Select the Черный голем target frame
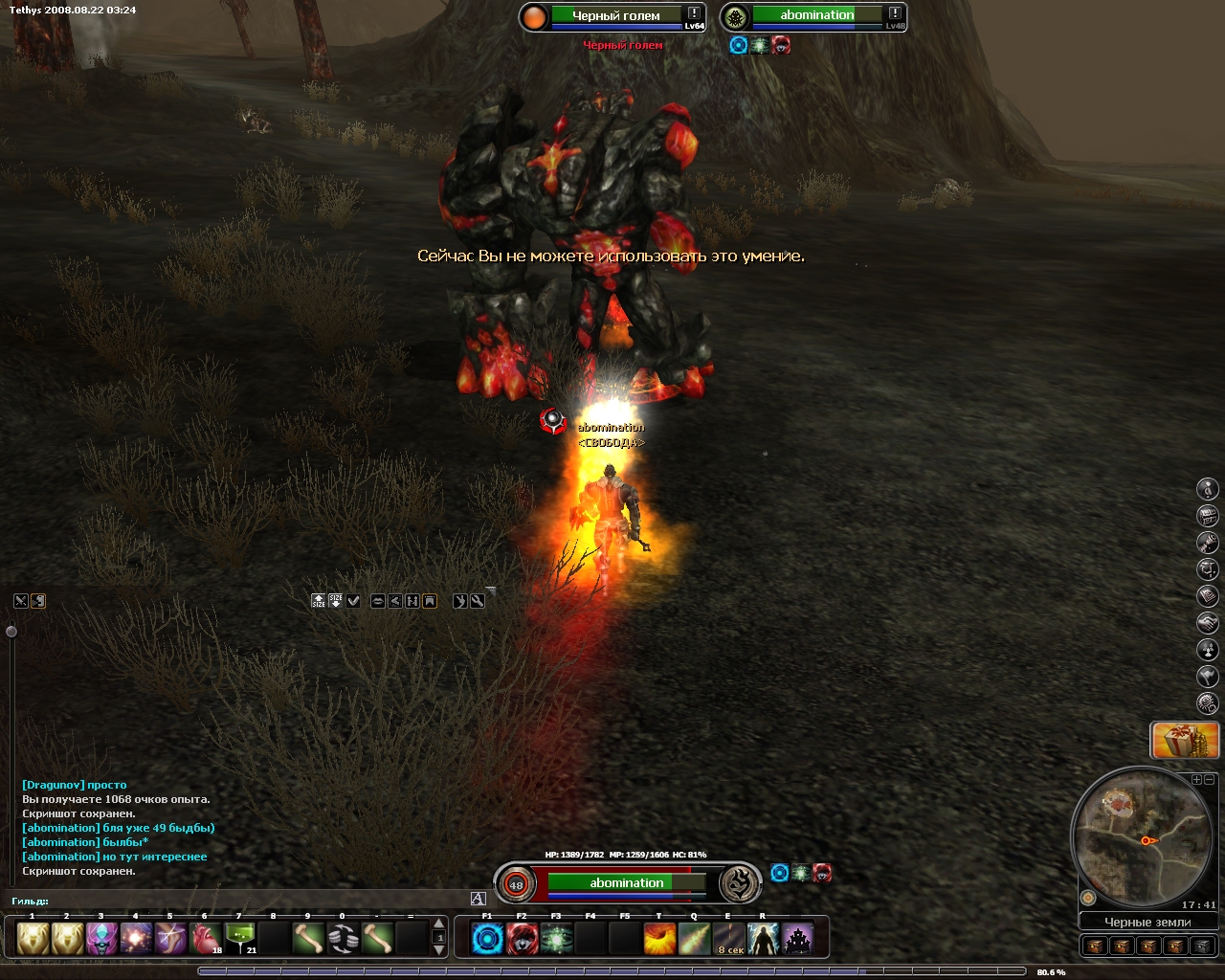Viewport: 1225px width, 980px height. coord(615,16)
